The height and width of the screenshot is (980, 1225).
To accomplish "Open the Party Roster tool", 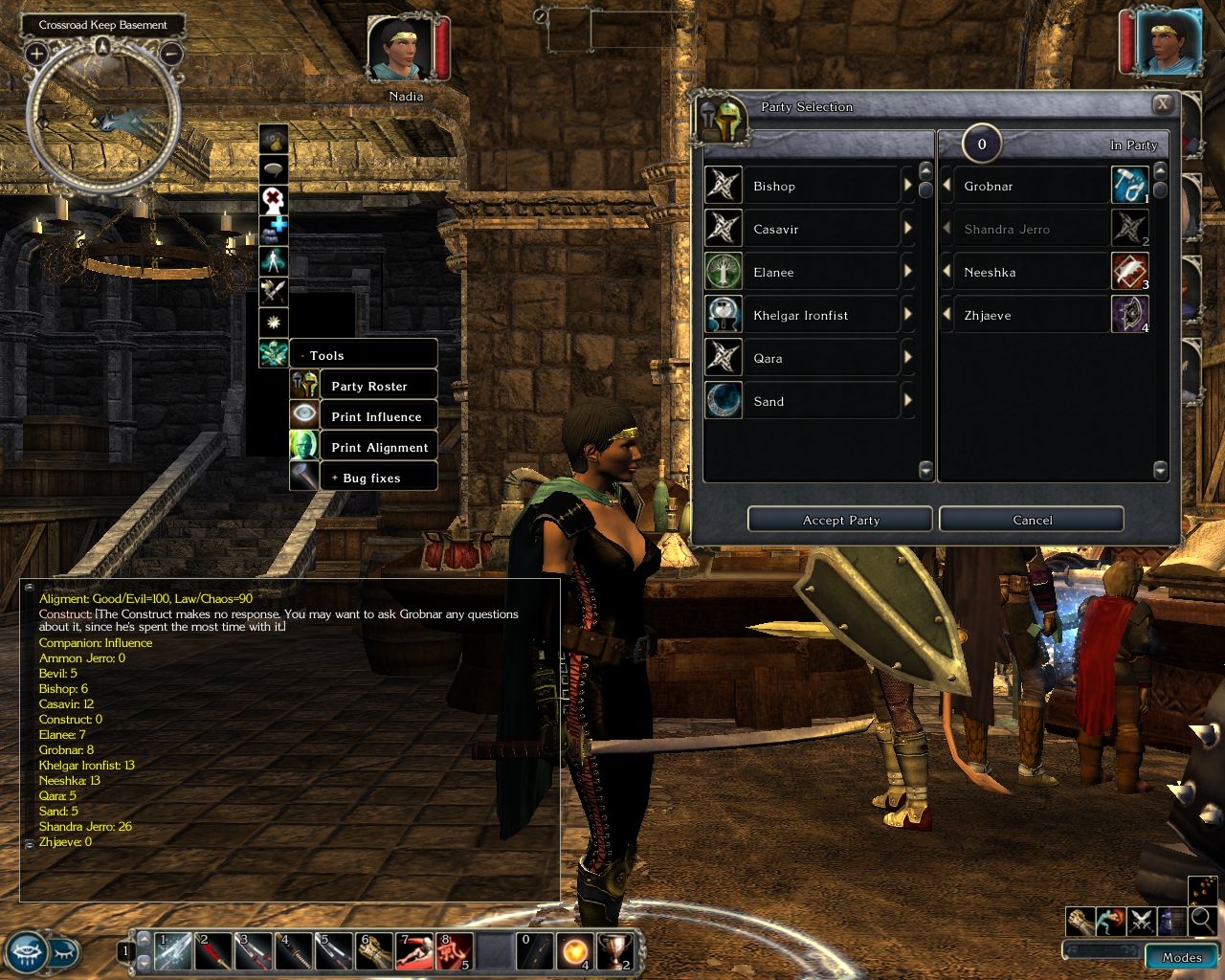I will pyautogui.click(x=369, y=386).
